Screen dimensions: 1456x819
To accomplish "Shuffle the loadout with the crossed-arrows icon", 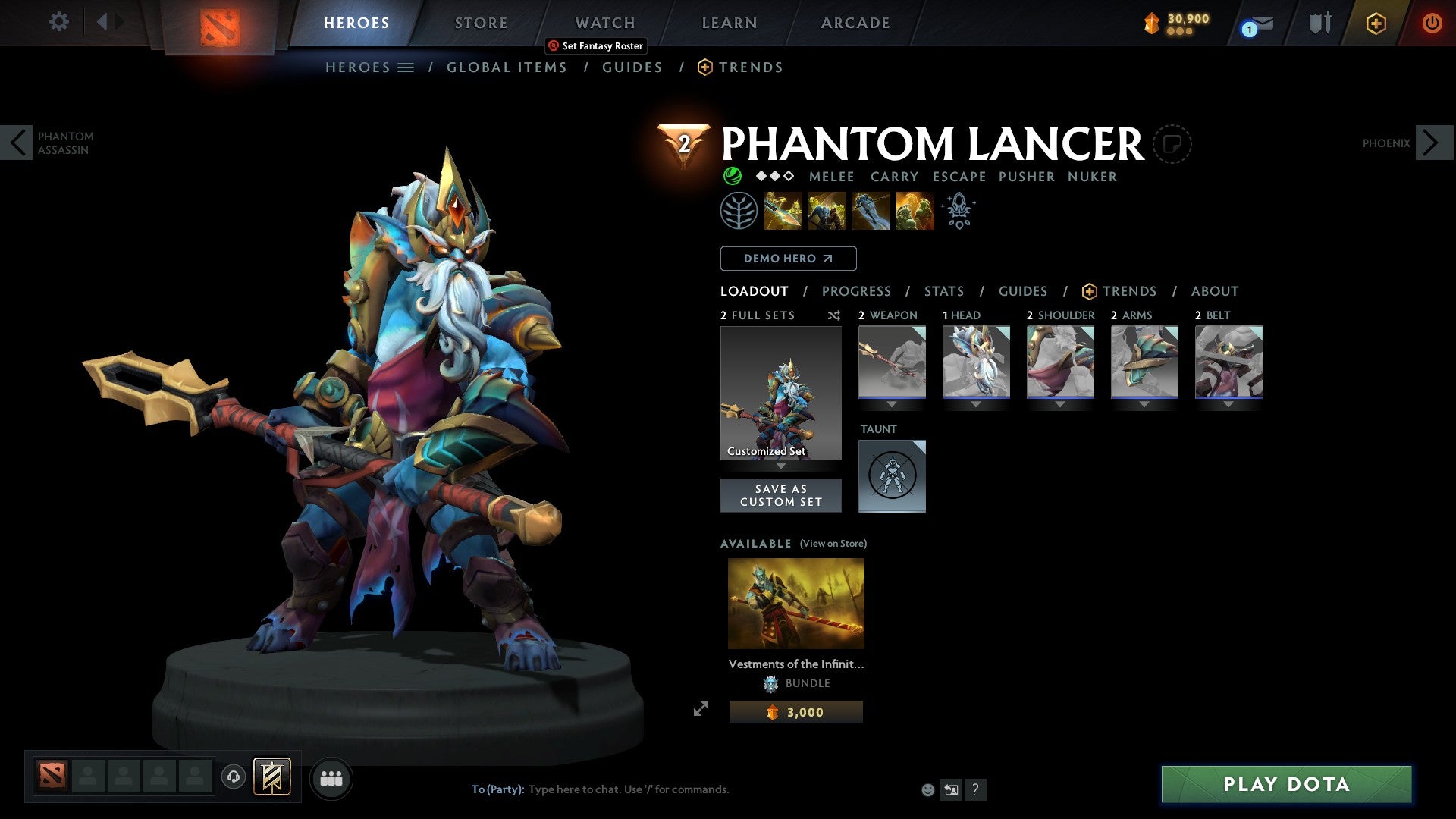I will pos(833,315).
